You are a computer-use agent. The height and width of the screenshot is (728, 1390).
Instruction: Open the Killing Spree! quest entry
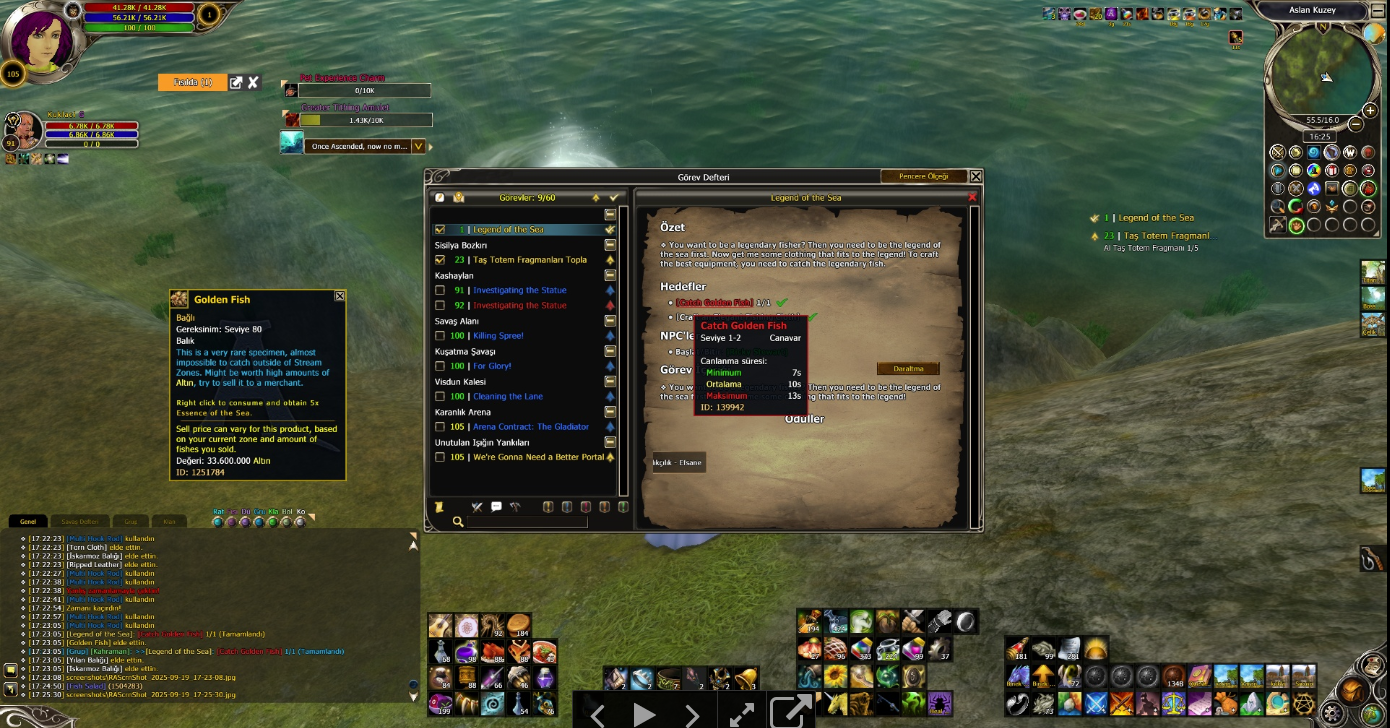click(498, 336)
